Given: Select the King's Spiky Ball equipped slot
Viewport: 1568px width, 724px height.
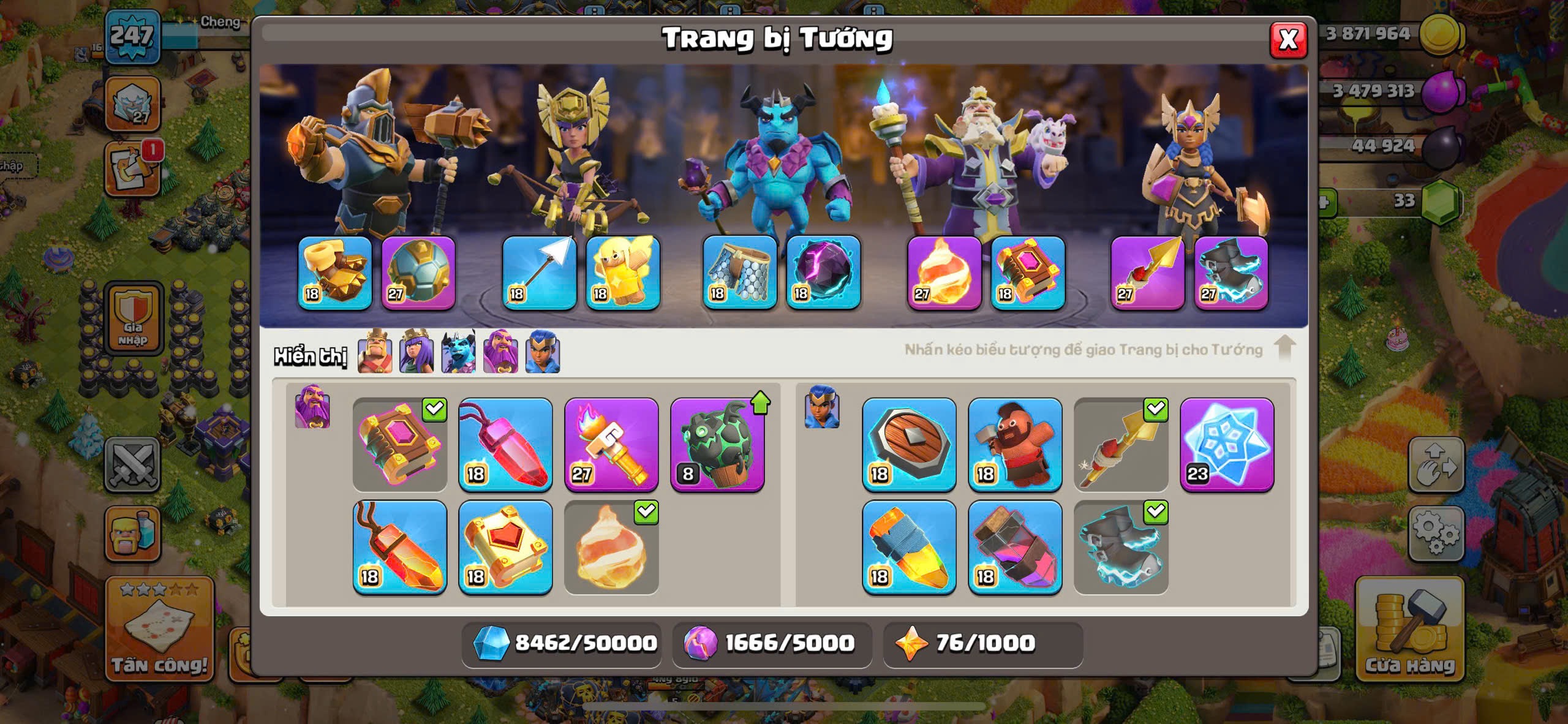Looking at the screenshot, I should coord(418,273).
